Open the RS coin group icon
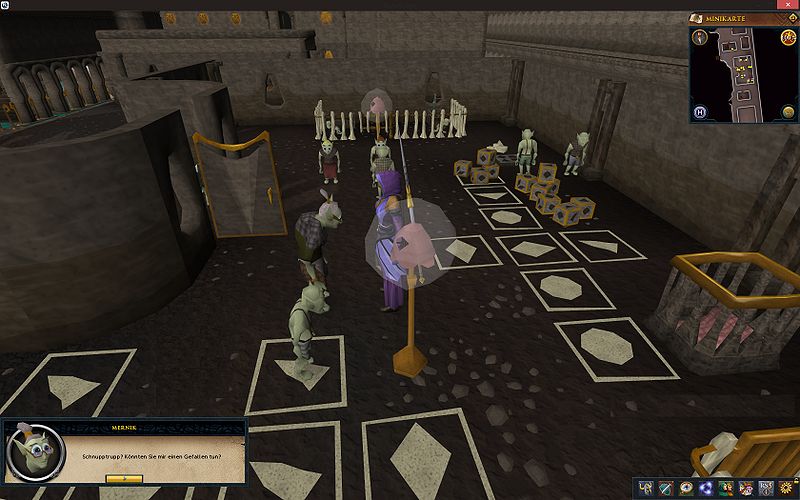The image size is (800, 500). tap(766, 488)
